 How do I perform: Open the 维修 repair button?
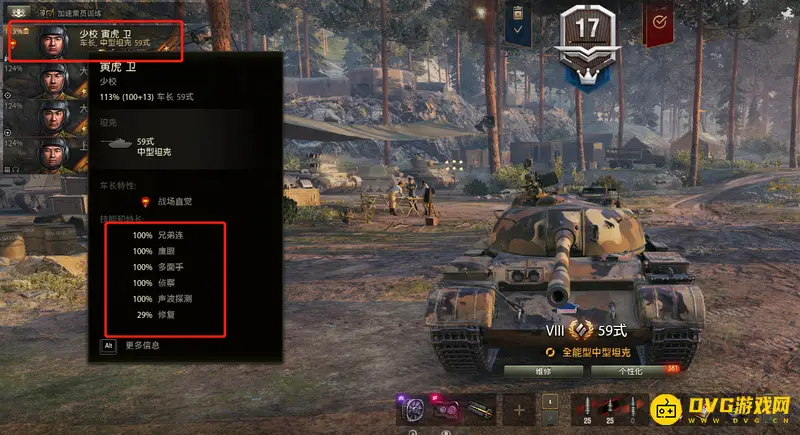coord(543,369)
